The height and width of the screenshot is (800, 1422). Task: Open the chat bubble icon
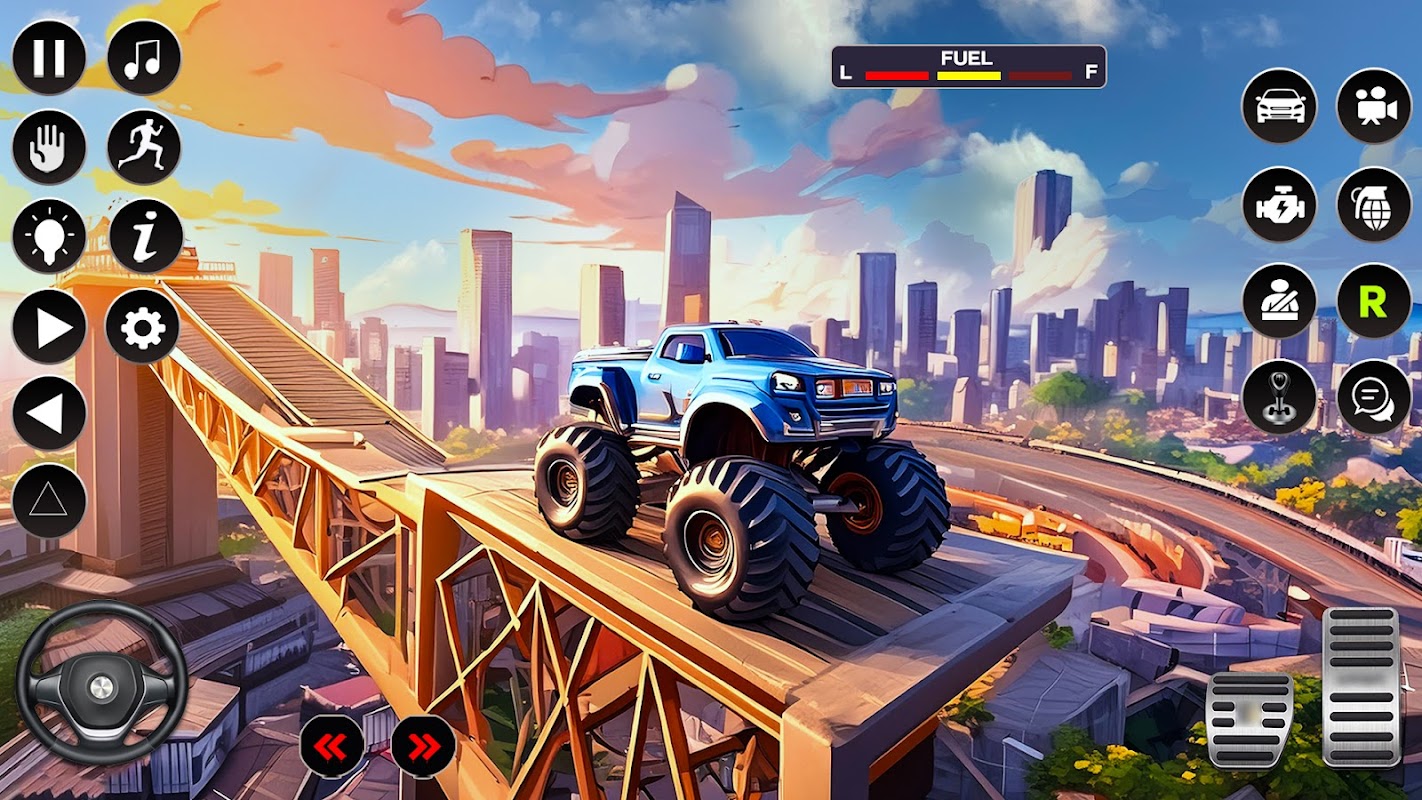pyautogui.click(x=1374, y=397)
